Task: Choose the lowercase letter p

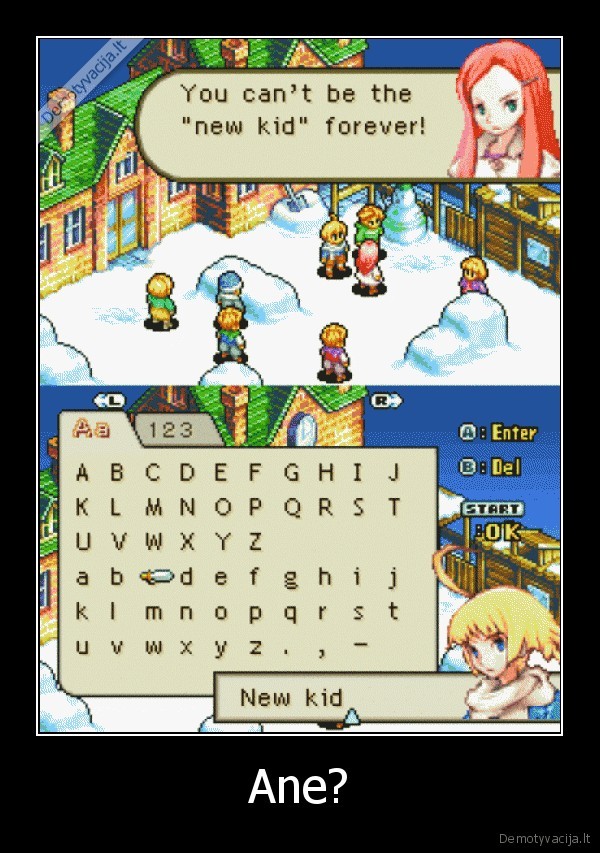Action: pyautogui.click(x=256, y=612)
